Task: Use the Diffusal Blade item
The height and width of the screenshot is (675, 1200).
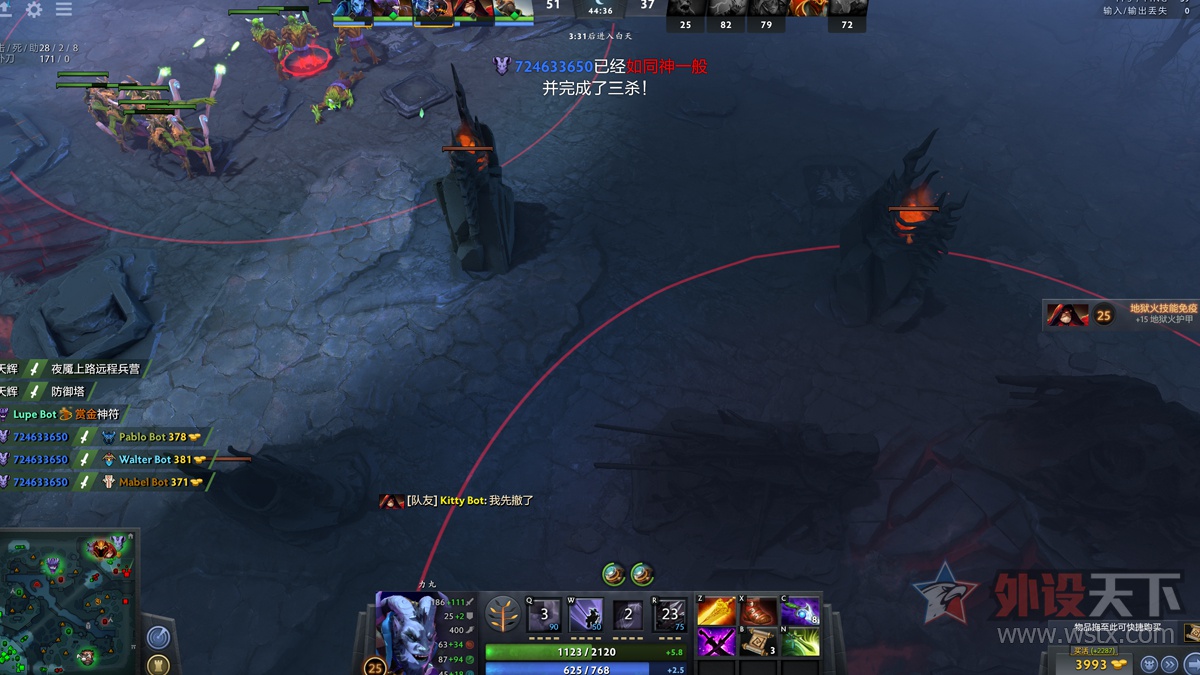Action: 800,611
